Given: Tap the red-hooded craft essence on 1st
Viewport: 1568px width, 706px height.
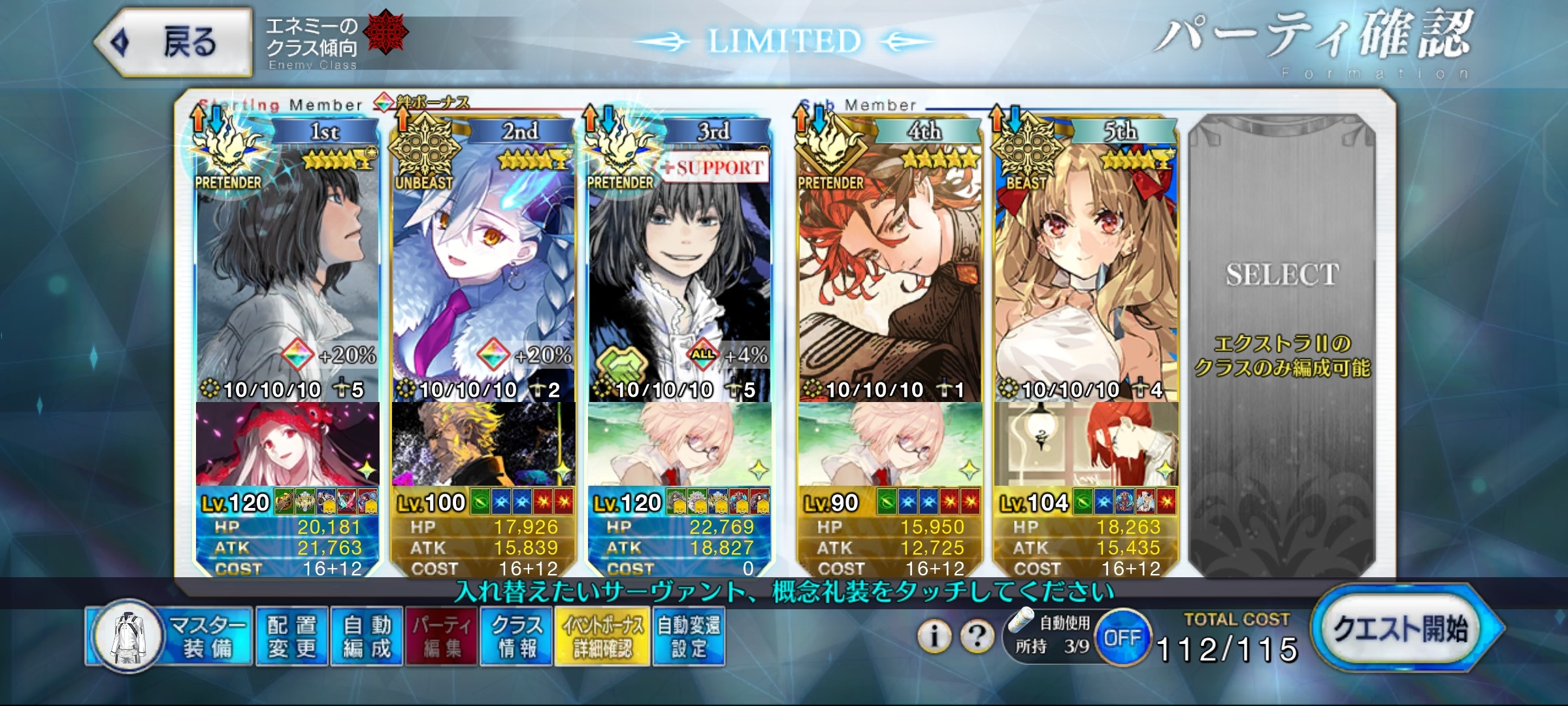Looking at the screenshot, I should tap(287, 445).
